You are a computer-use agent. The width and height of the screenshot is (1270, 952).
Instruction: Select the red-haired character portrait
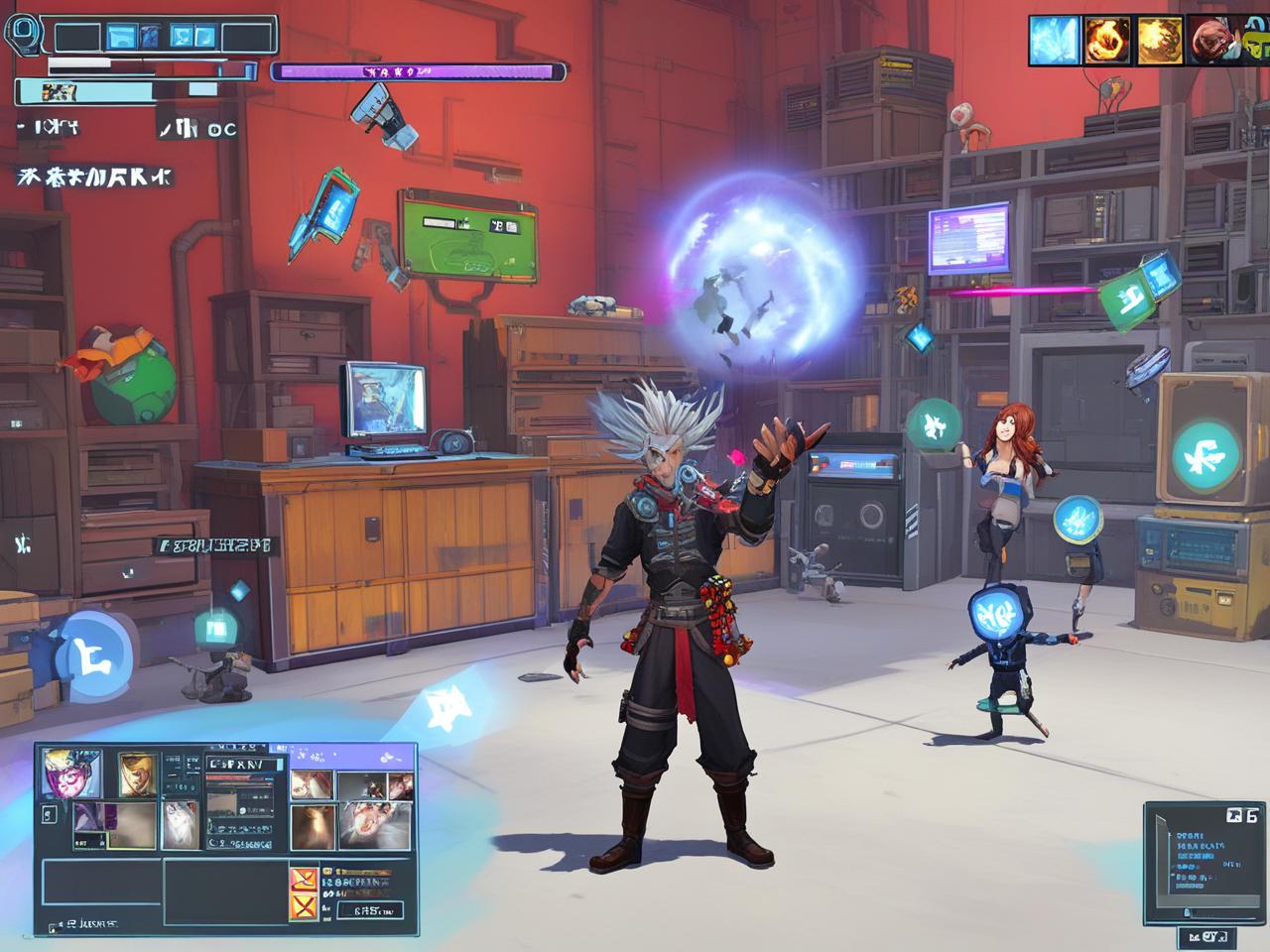1211,41
